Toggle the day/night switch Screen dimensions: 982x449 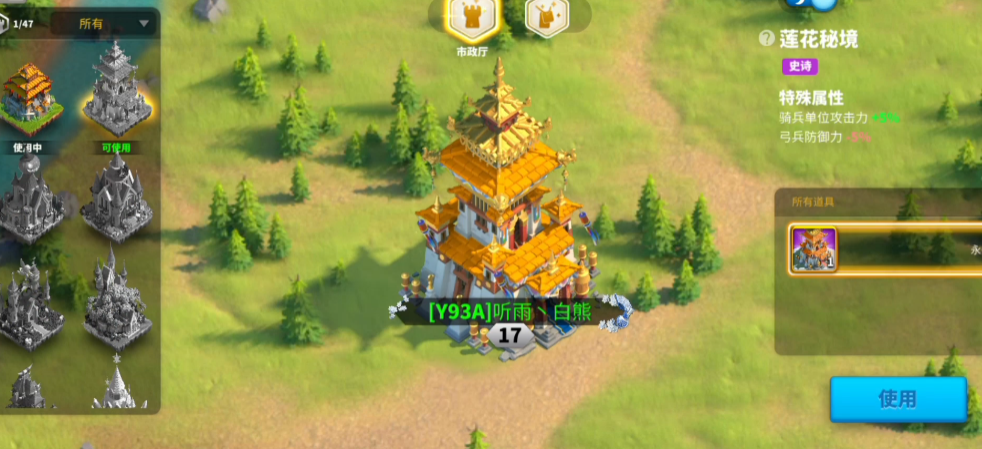click(812, 4)
